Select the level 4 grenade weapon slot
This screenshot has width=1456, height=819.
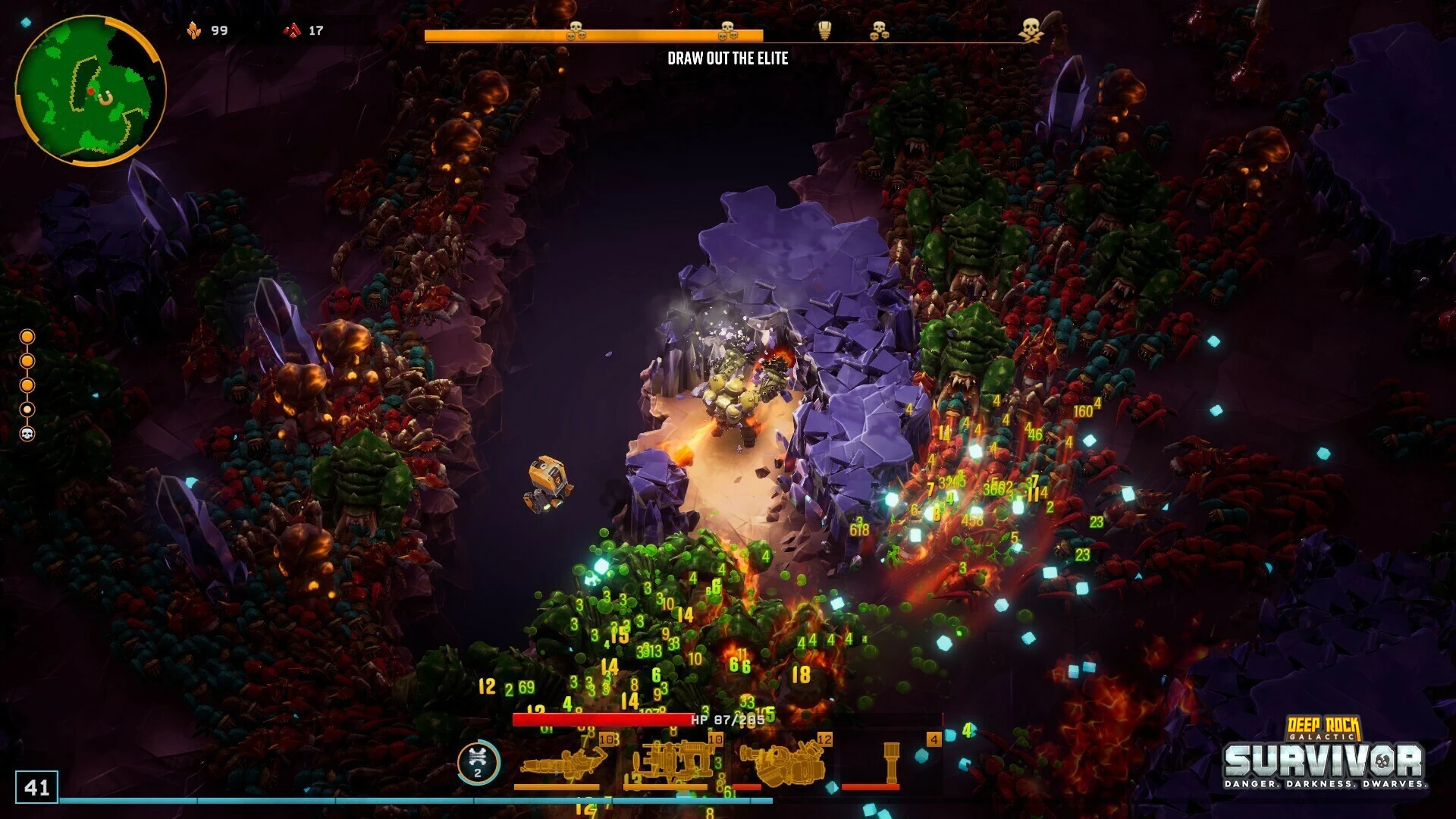click(x=890, y=763)
